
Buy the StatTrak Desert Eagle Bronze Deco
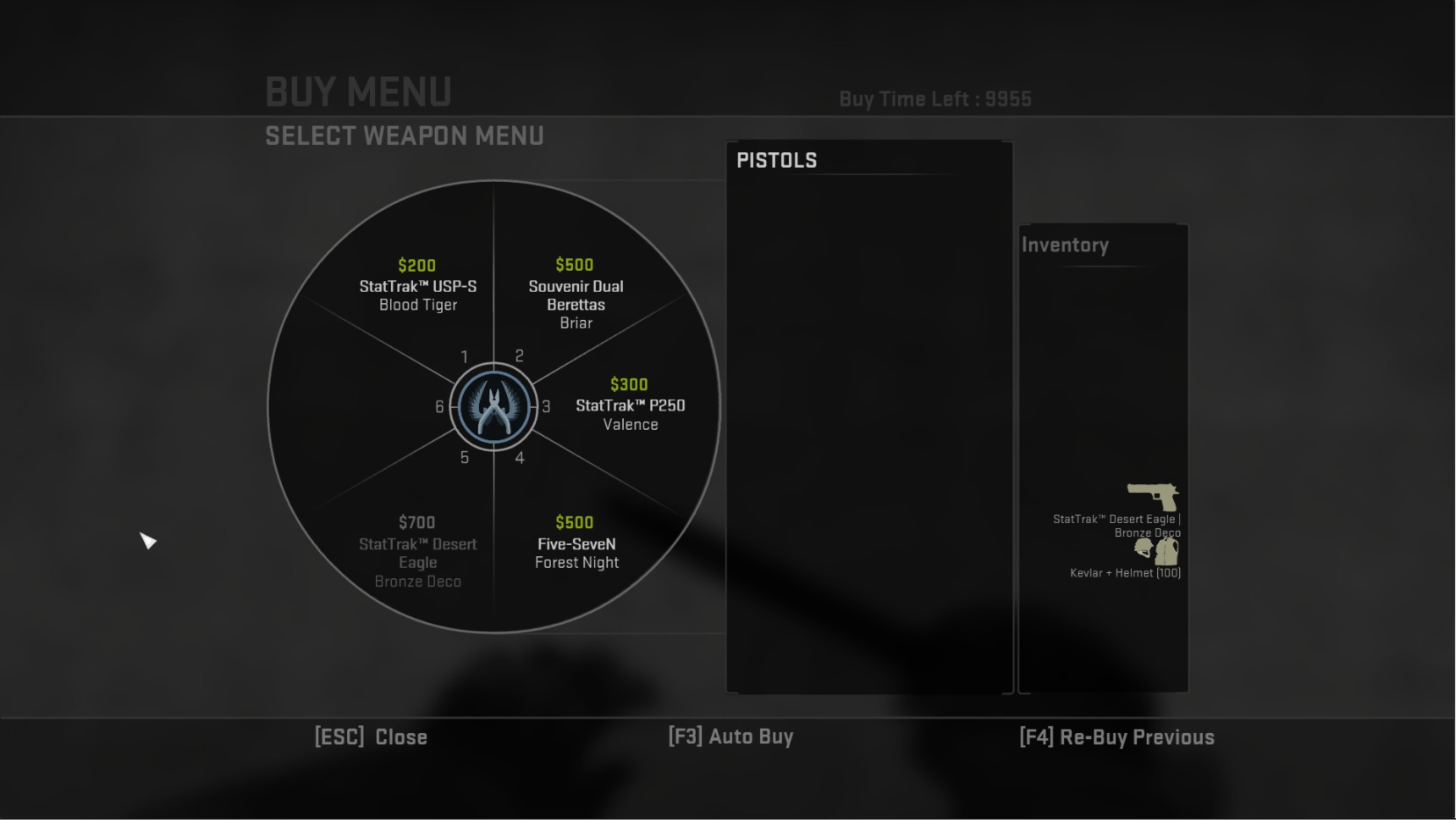coord(417,553)
